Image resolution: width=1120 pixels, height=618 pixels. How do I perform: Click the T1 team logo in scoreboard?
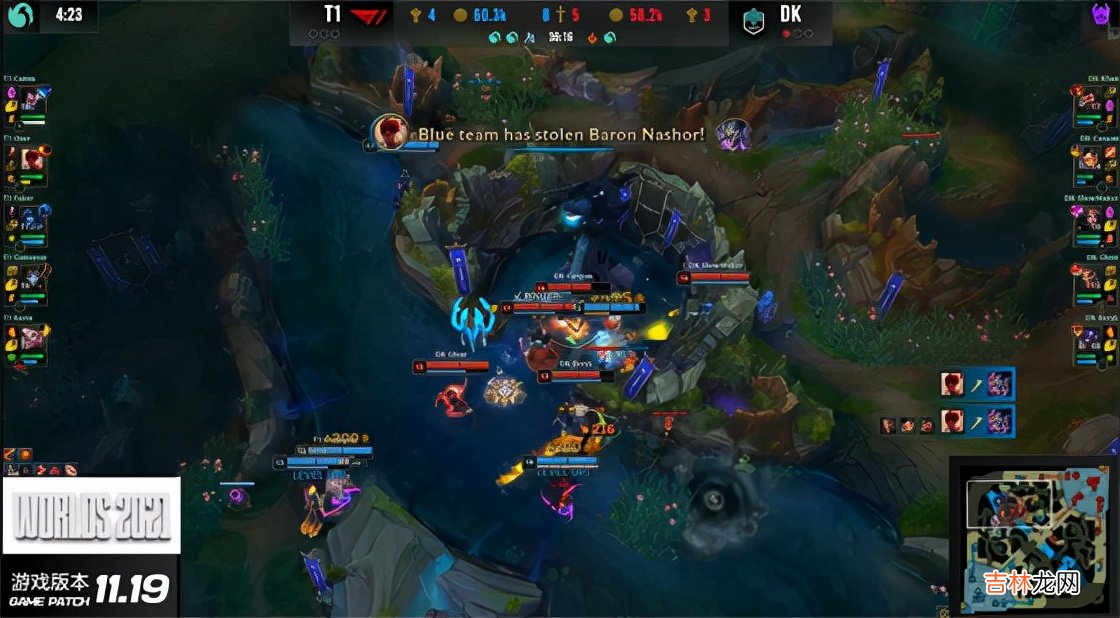[367, 17]
